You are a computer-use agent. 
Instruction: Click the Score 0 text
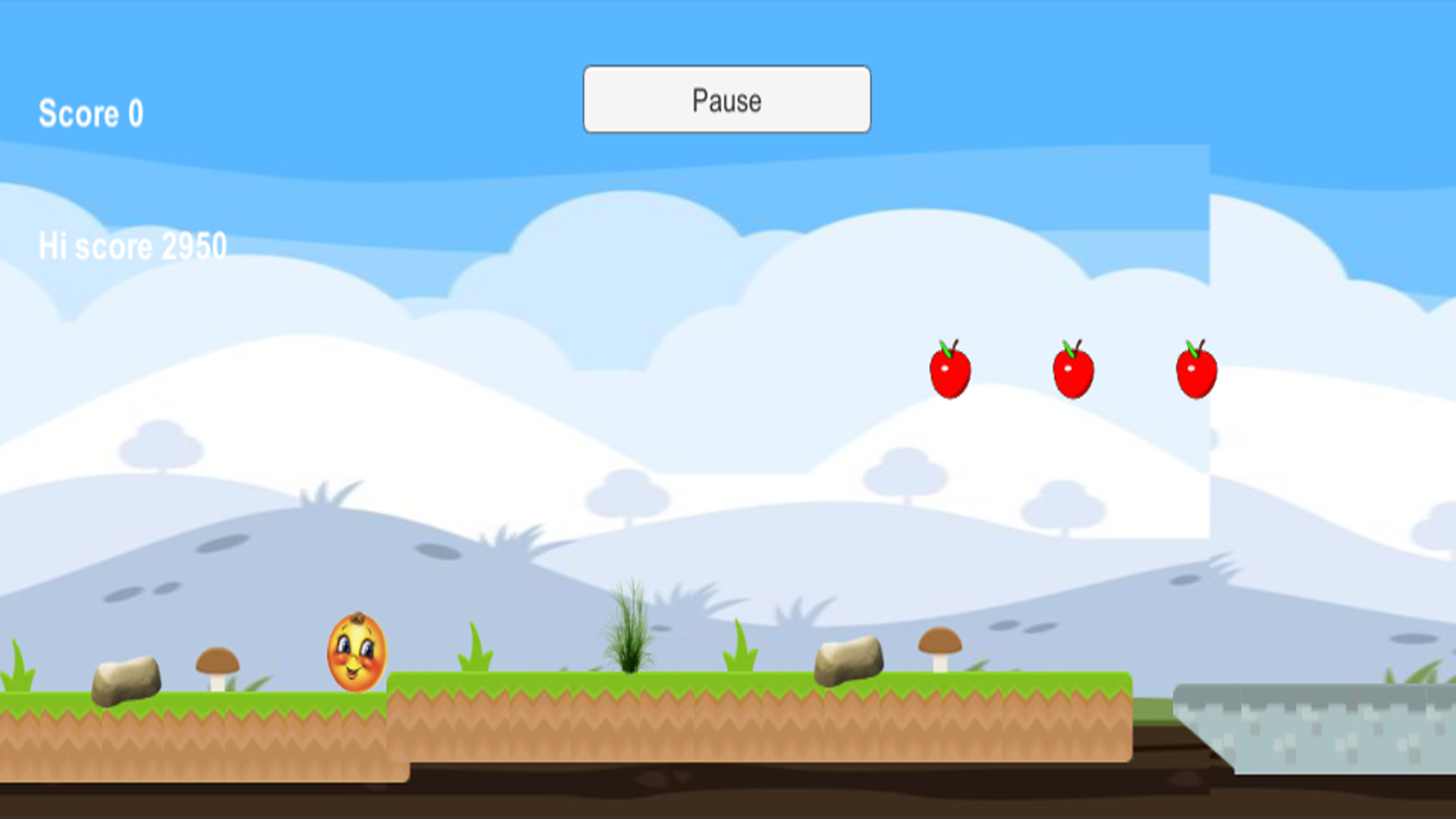coord(91,113)
